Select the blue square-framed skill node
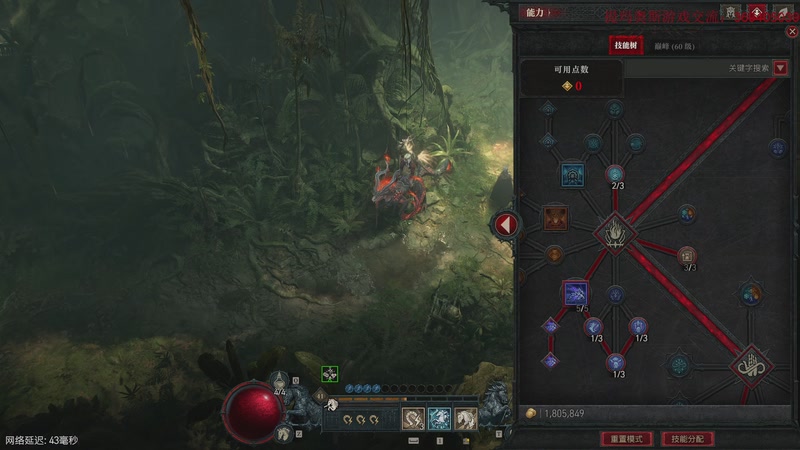Screen dimensions: 800x450 point(573,173)
